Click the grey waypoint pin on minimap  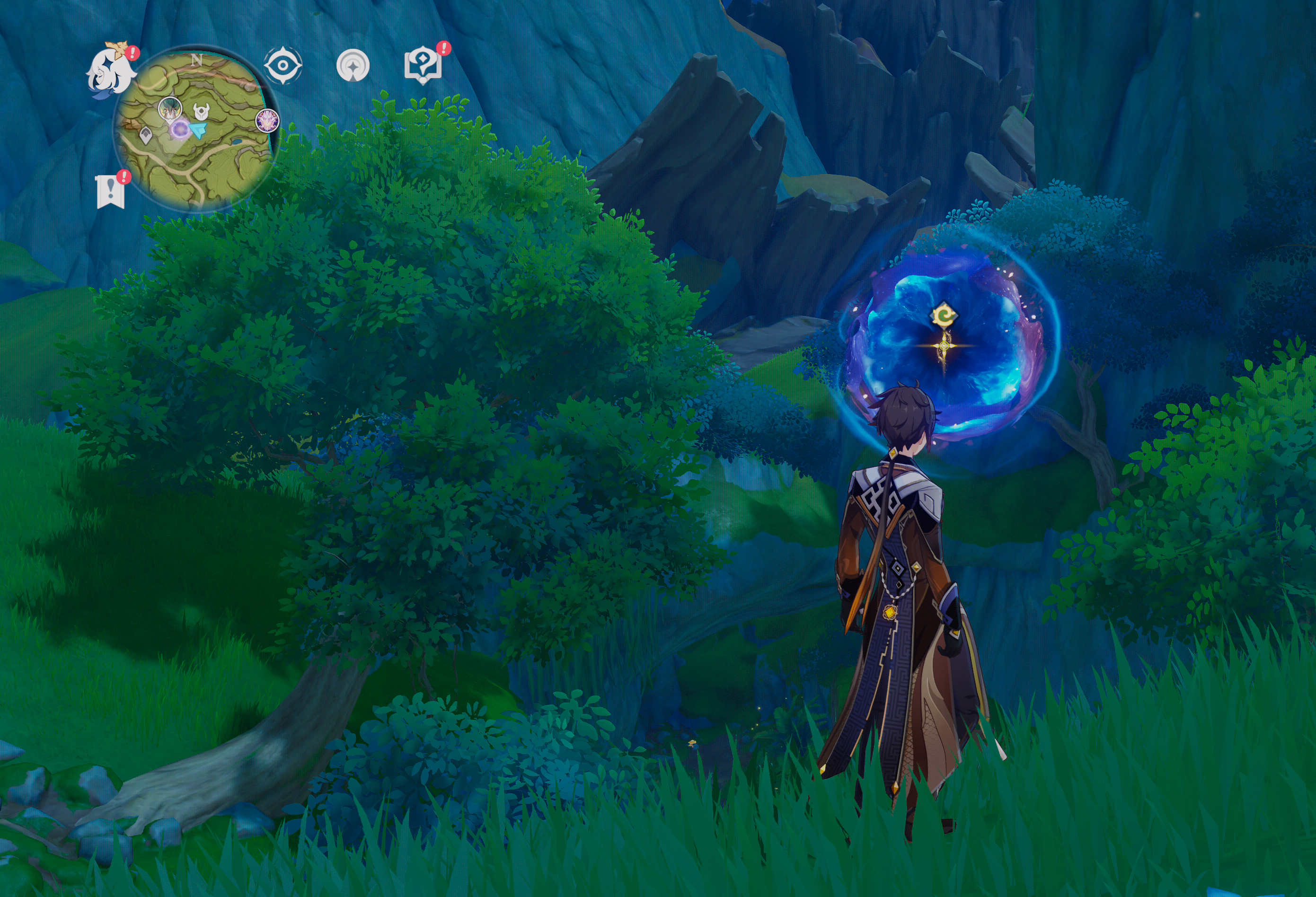146,135
